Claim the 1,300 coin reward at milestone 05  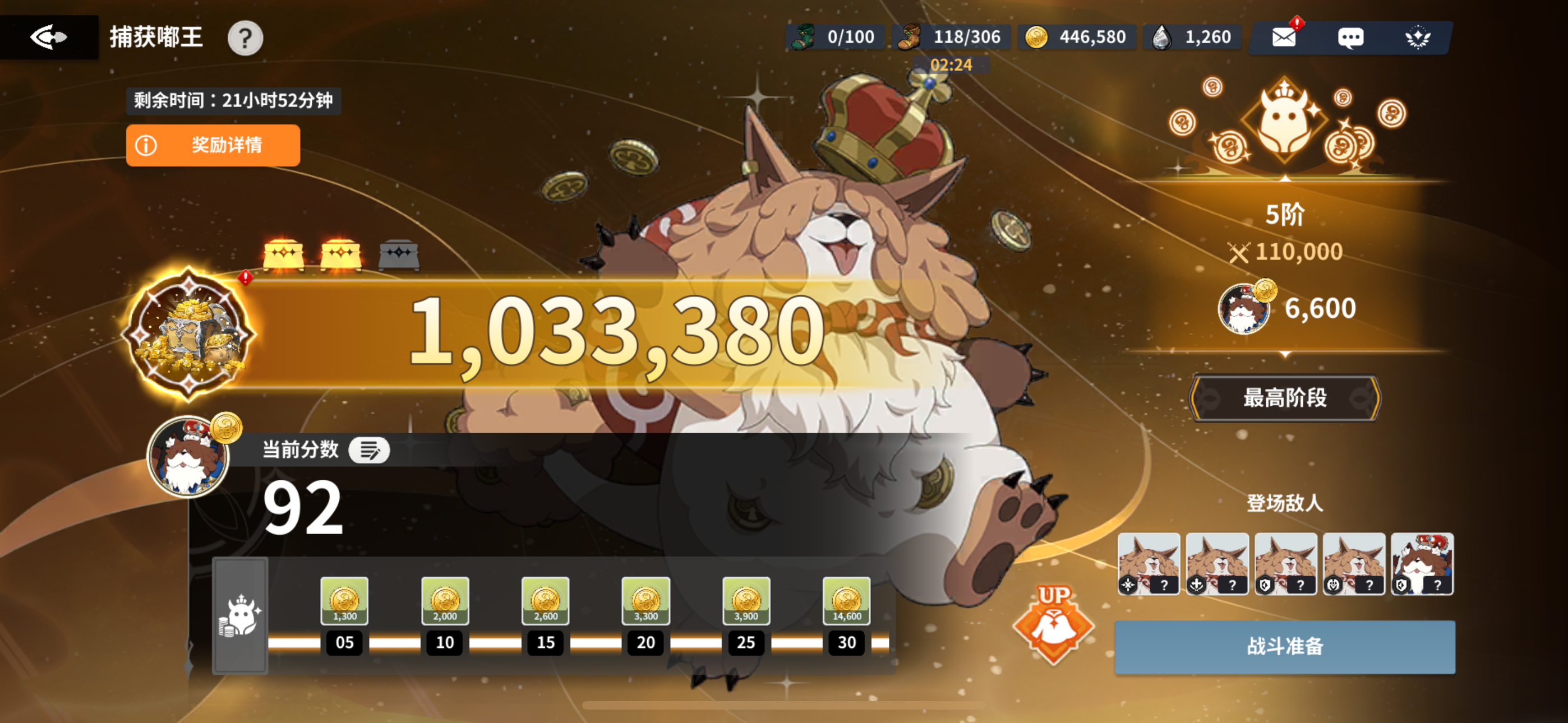pyautogui.click(x=344, y=602)
